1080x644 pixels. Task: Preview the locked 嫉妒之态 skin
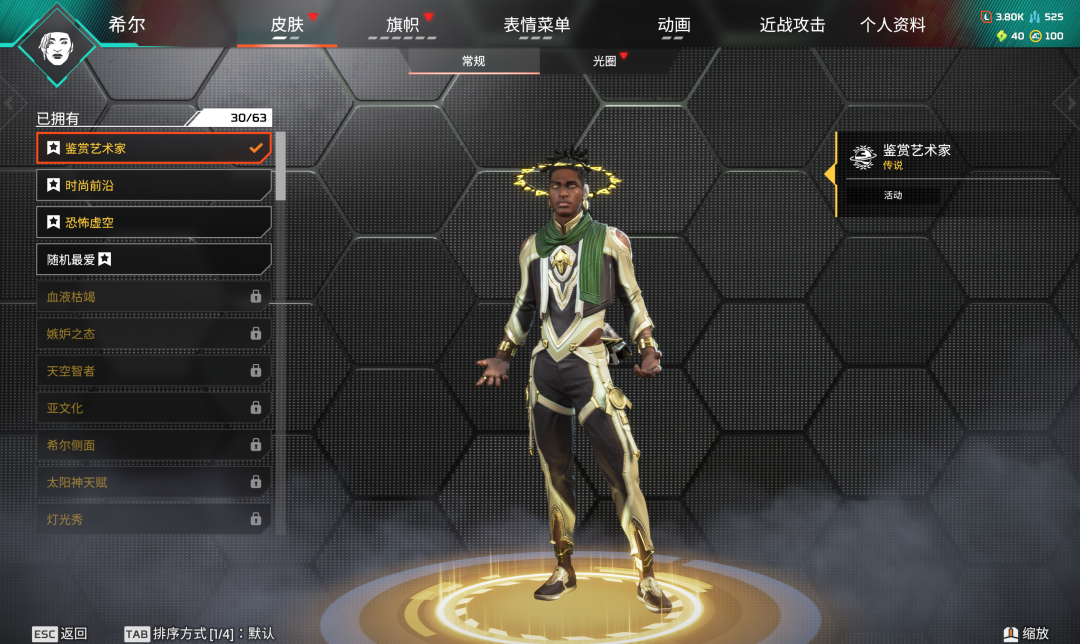154,334
